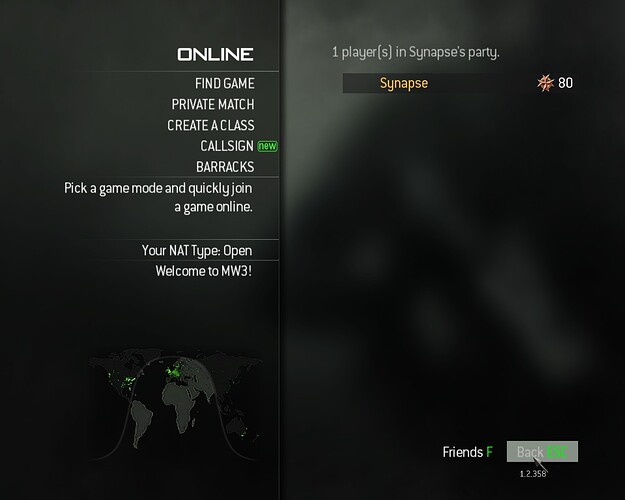This screenshot has width=625, height=500.
Task: Click the Back button
Action: (x=541, y=452)
